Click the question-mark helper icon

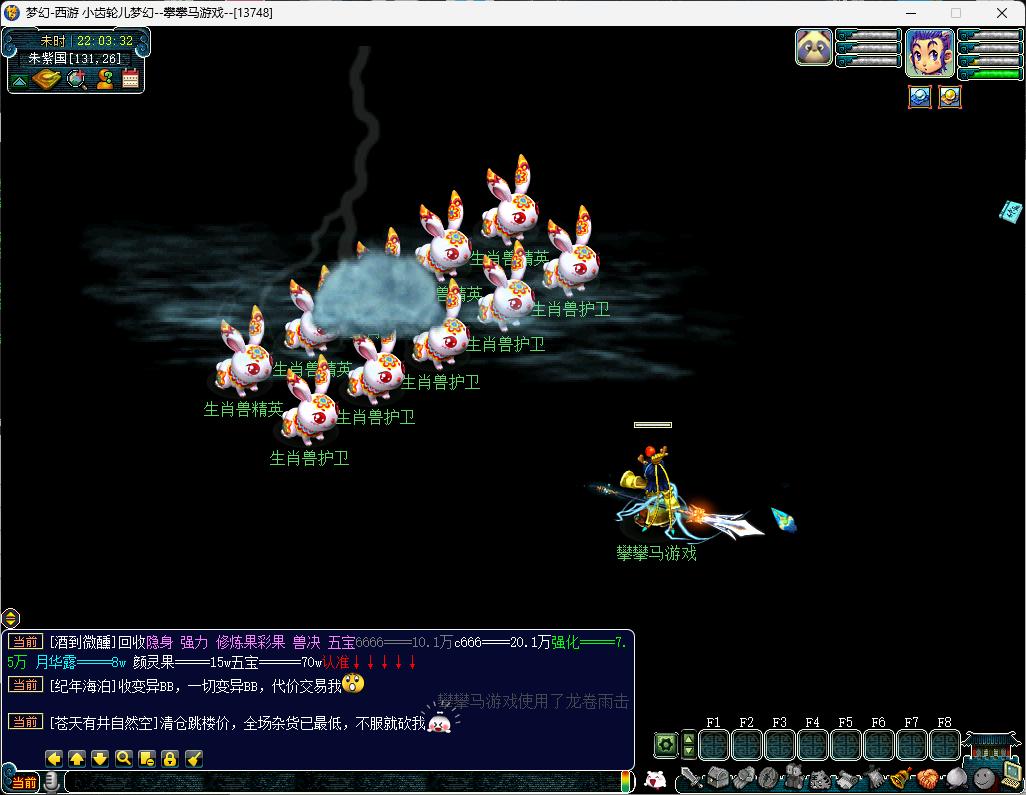(x=103, y=79)
